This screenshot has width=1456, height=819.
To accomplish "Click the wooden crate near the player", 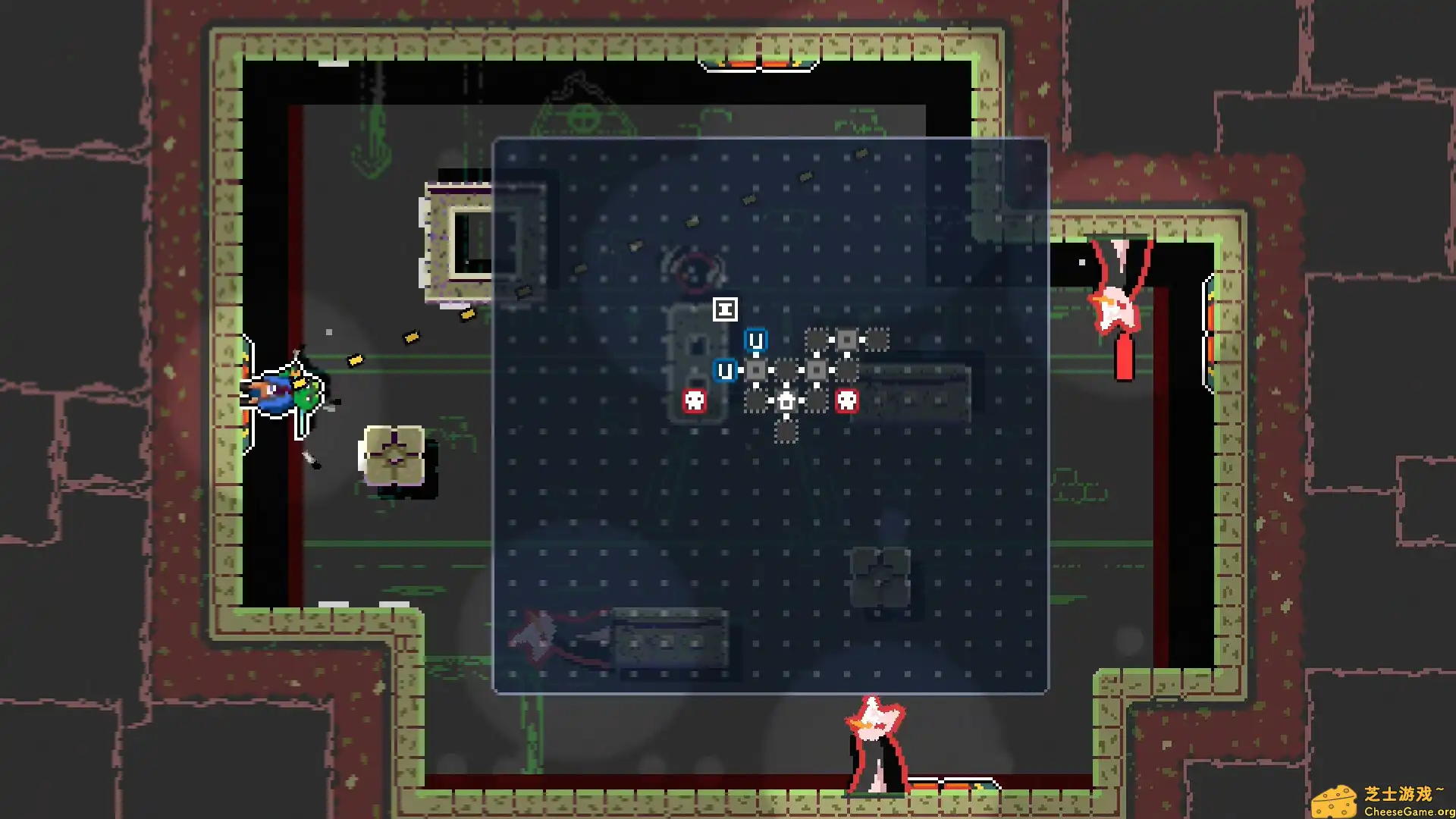I will (x=393, y=455).
